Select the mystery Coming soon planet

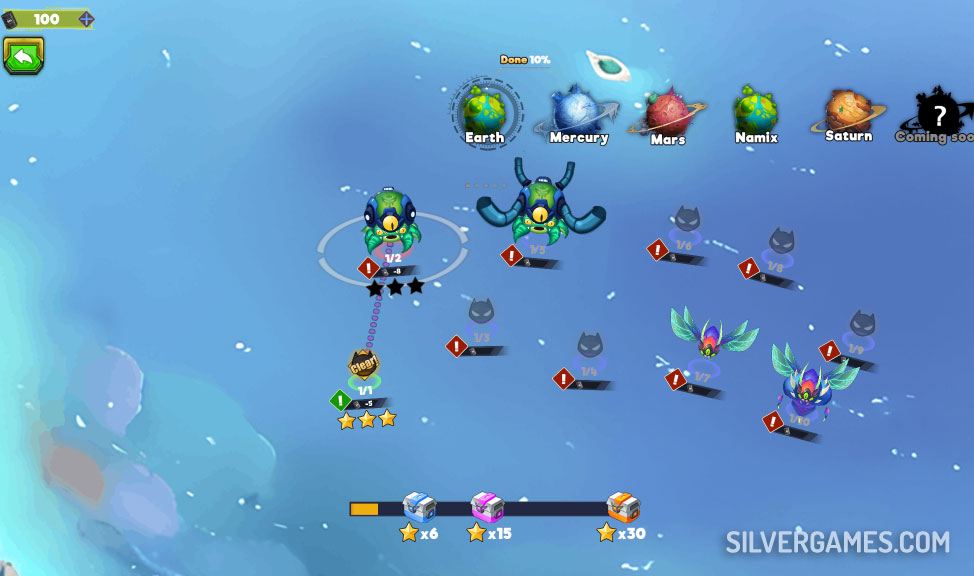938,113
